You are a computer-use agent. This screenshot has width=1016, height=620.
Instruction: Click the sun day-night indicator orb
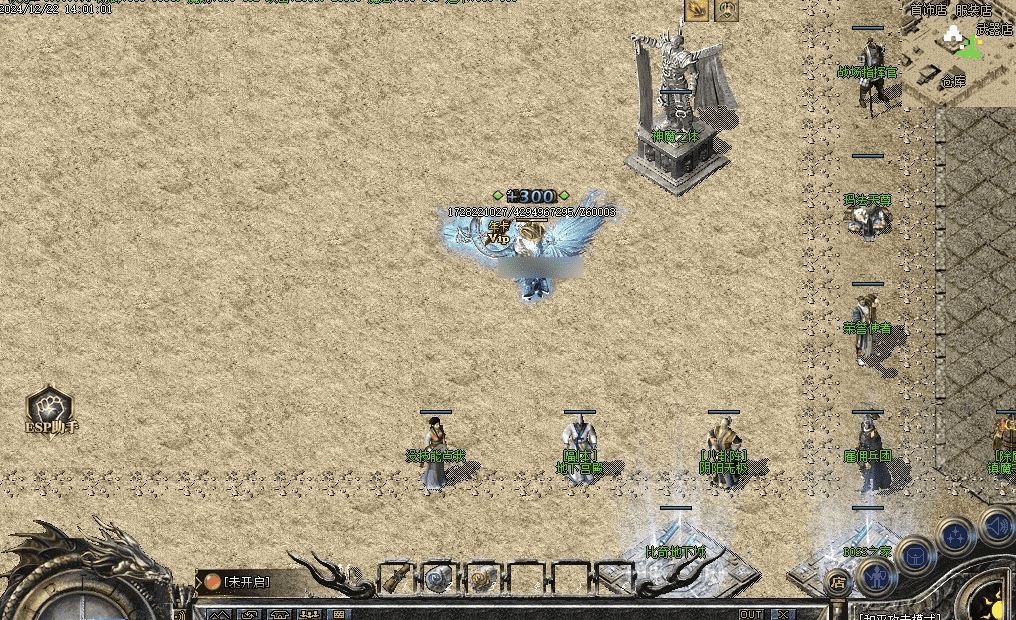994,607
